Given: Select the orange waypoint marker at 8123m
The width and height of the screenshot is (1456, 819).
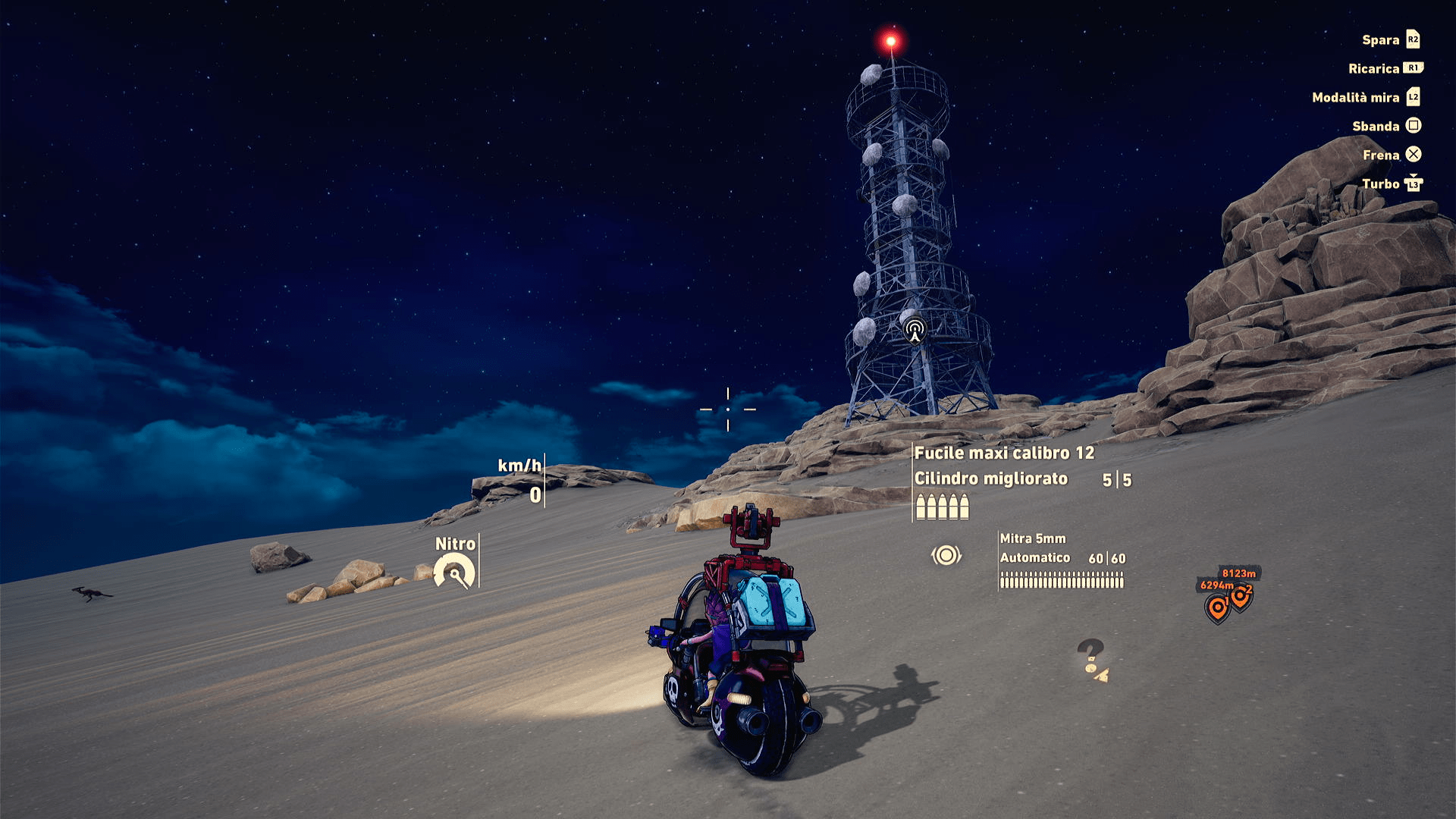Looking at the screenshot, I should click(1242, 596).
